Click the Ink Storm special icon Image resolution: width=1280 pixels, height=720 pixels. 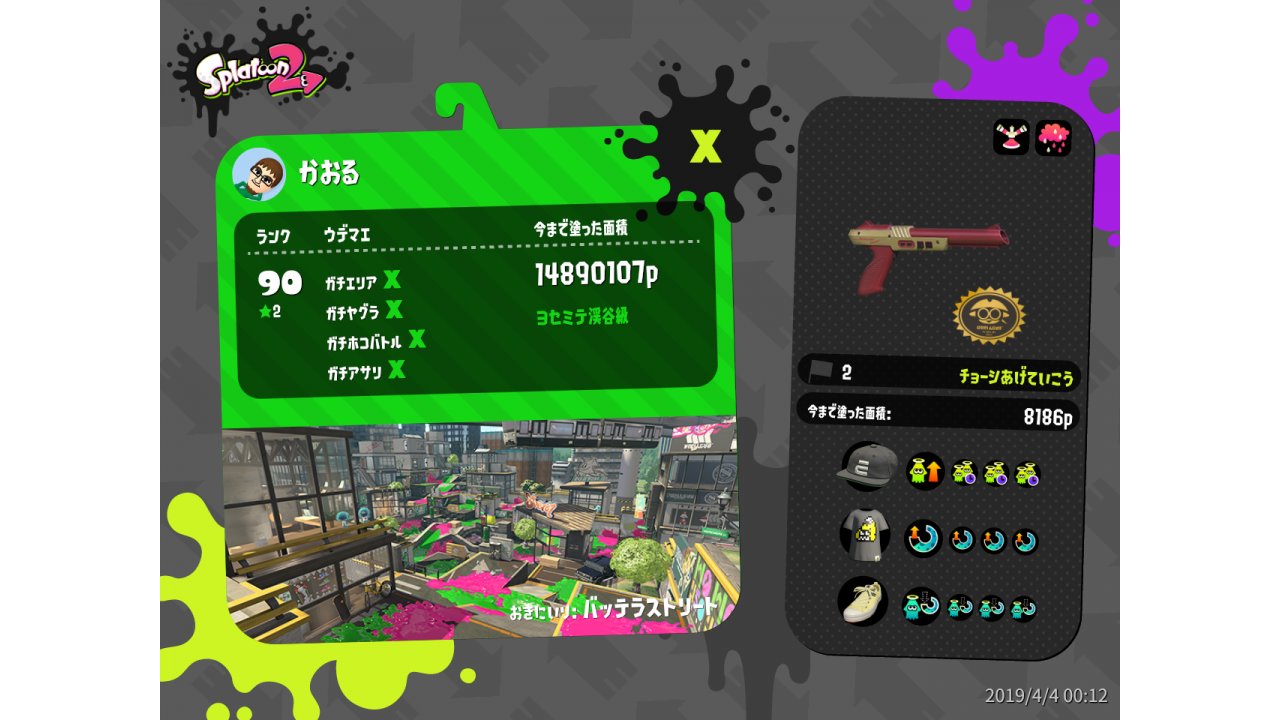(1053, 138)
